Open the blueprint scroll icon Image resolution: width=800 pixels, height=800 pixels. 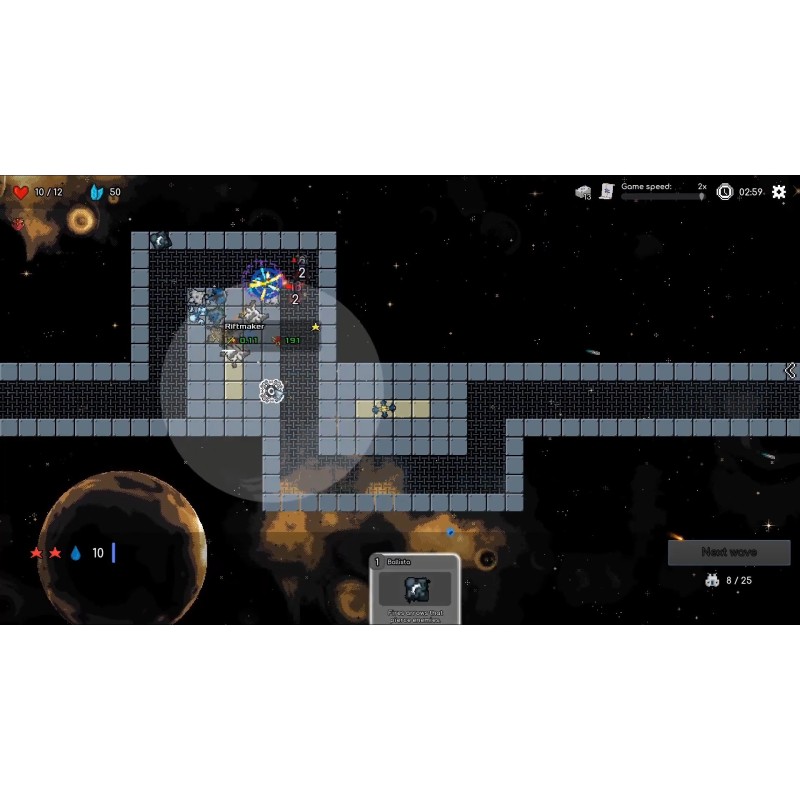click(x=606, y=191)
